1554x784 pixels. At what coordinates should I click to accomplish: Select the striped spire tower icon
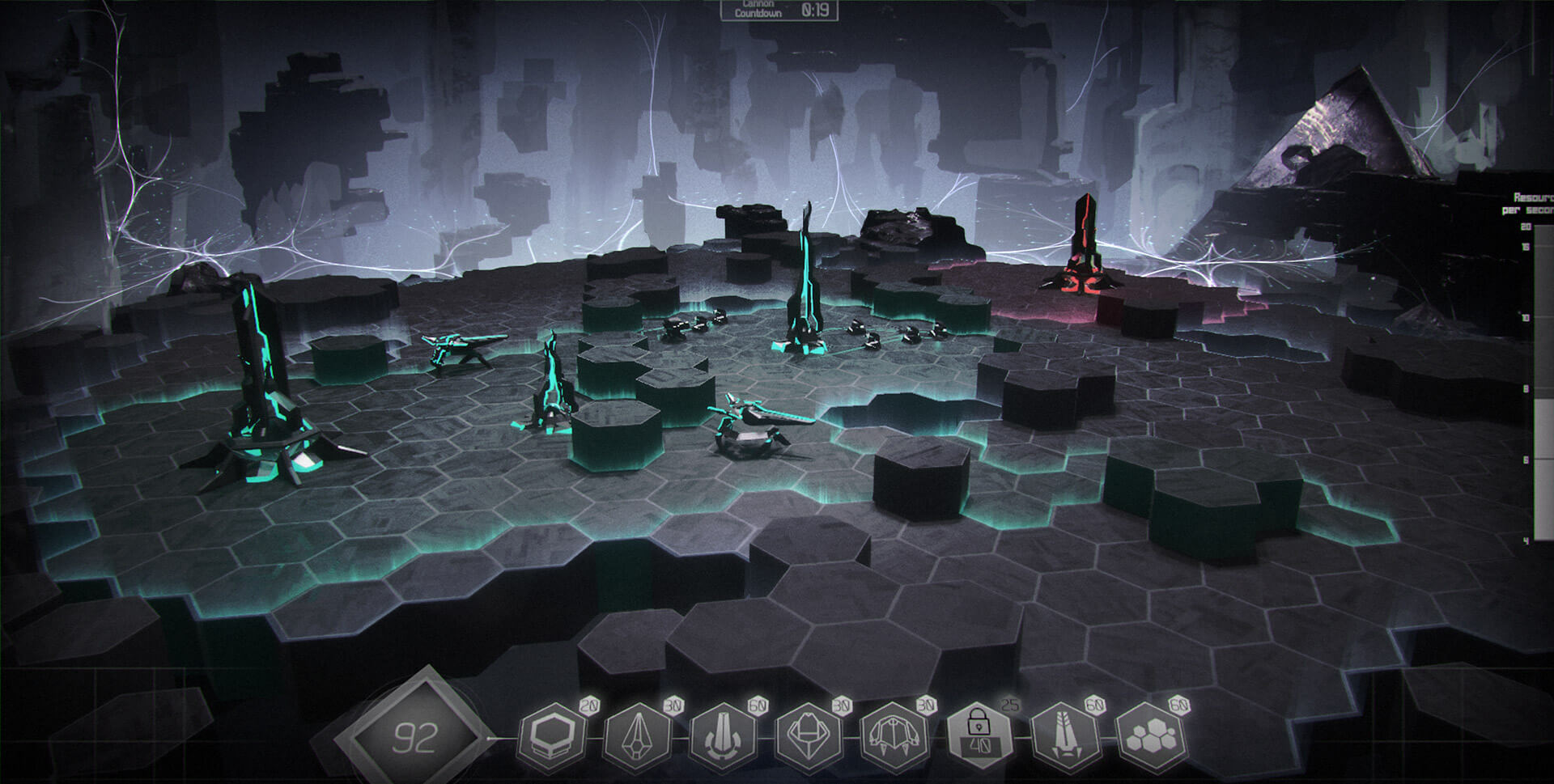point(1064,738)
